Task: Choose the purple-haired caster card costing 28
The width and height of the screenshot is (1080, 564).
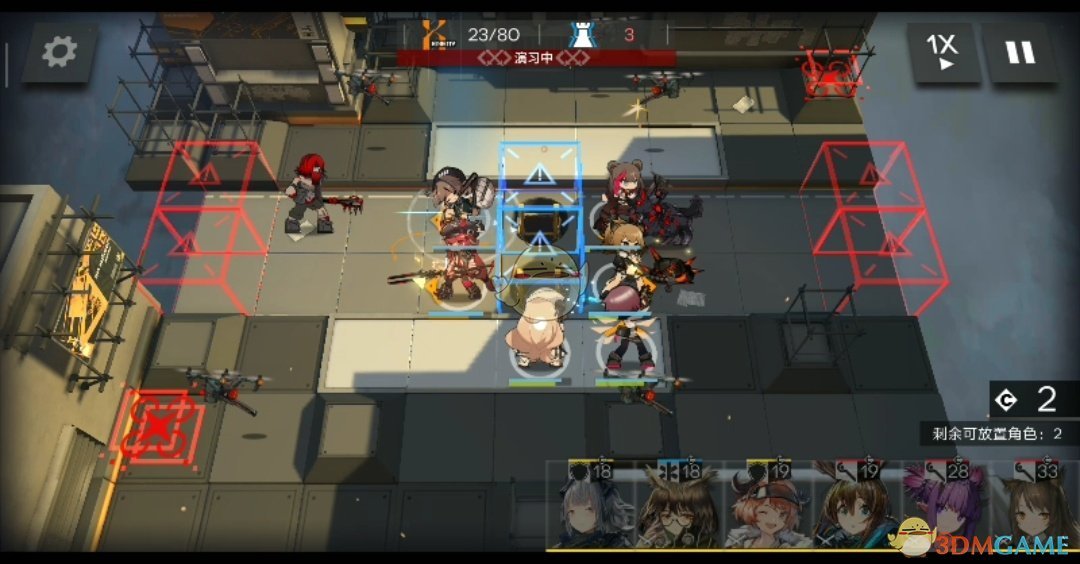Action: [944, 510]
